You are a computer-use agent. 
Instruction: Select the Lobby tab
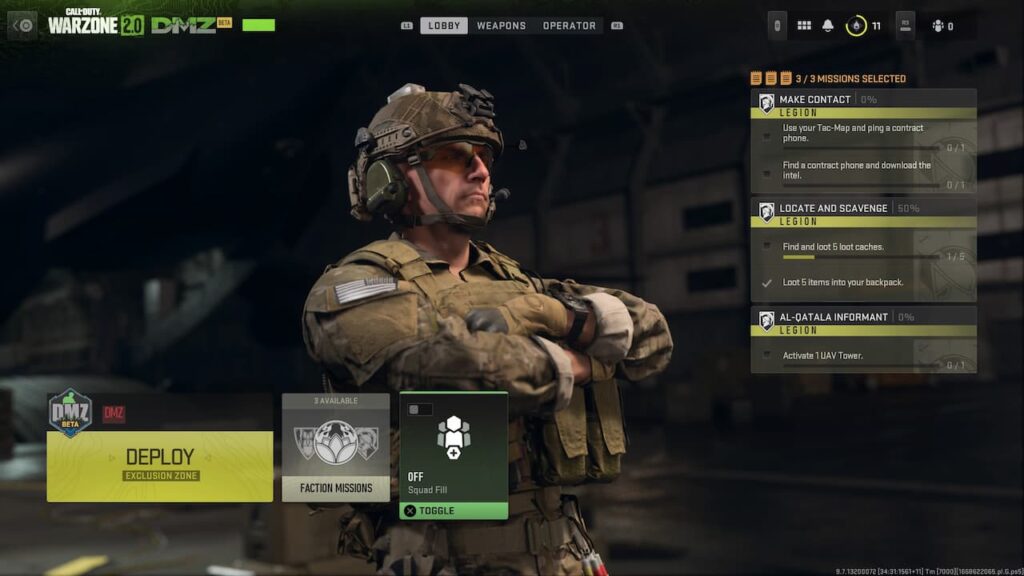443,26
